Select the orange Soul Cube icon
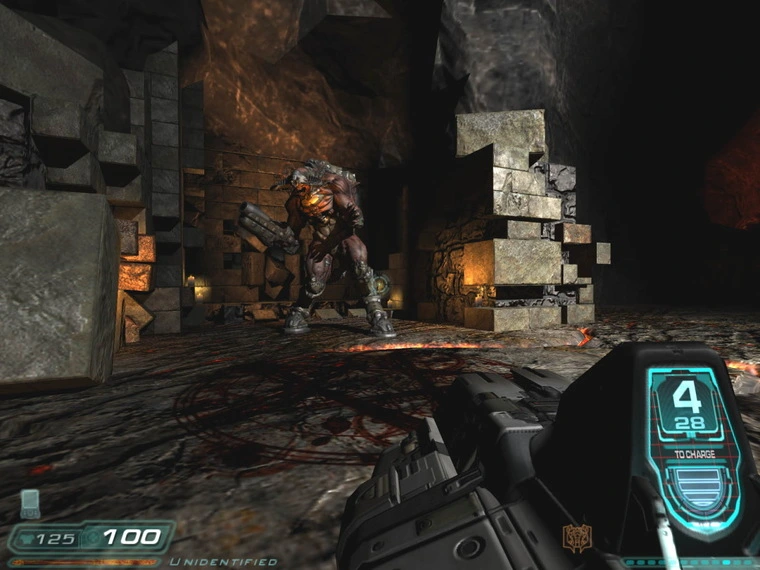The image size is (760, 570). (577, 537)
